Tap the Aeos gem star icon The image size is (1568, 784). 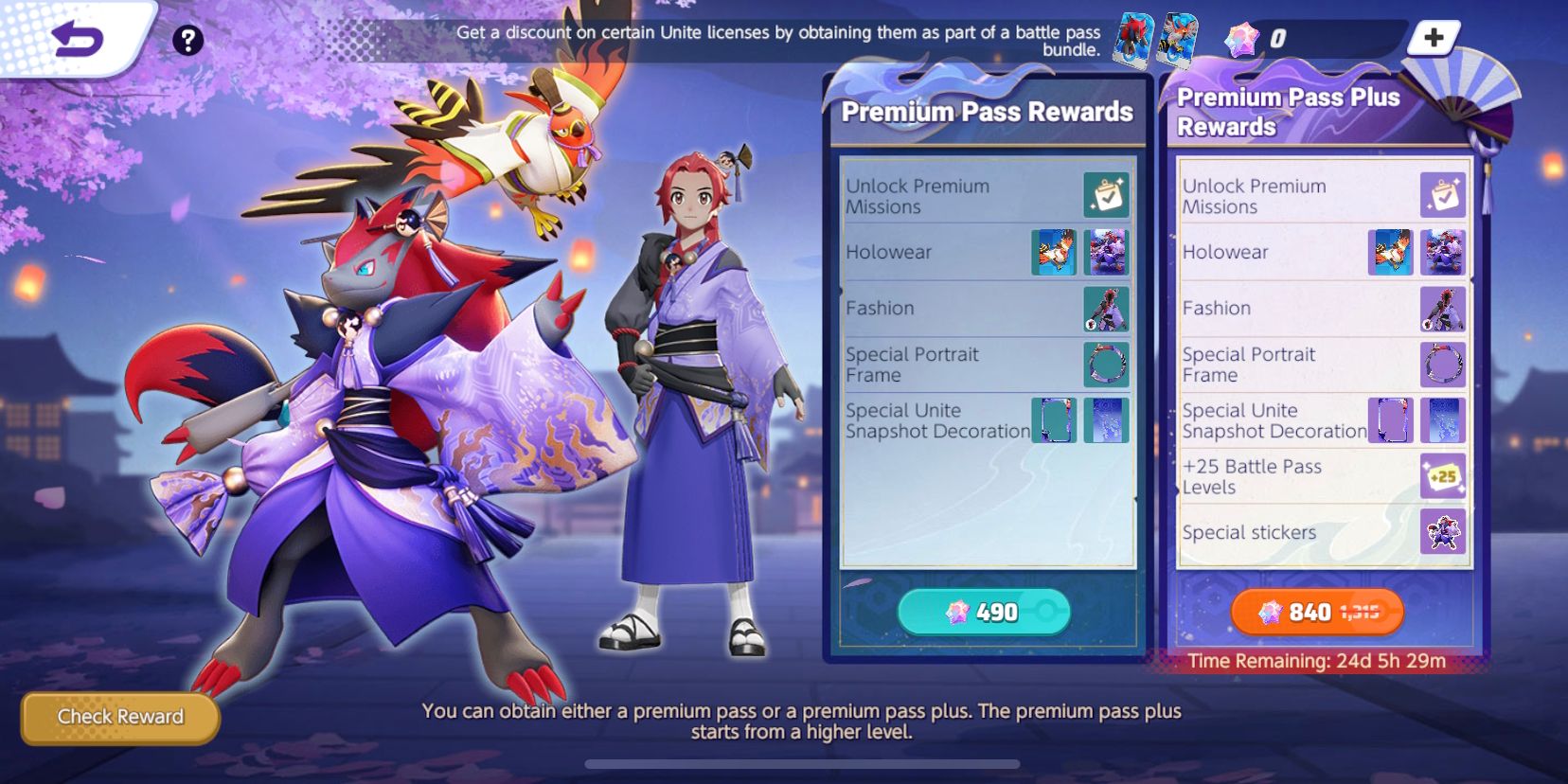click(x=1241, y=36)
